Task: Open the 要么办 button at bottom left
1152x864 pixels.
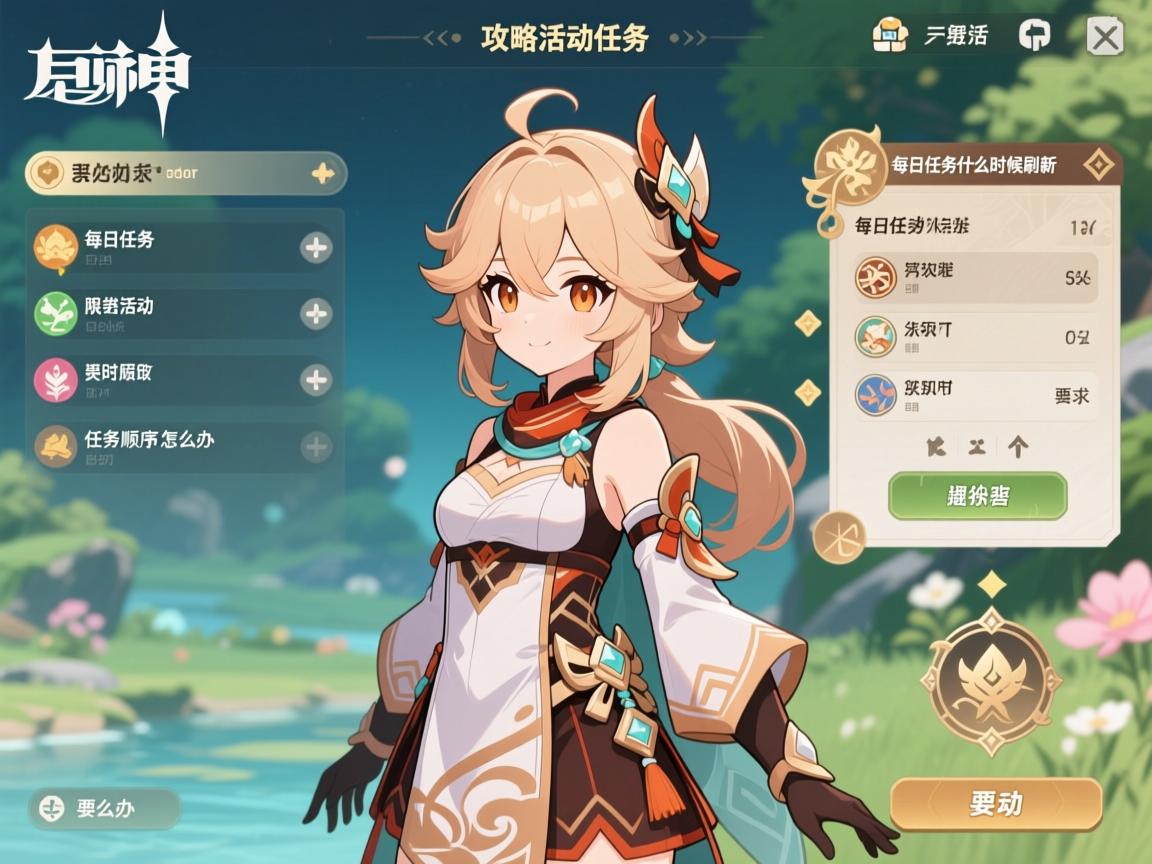Action: (104, 808)
